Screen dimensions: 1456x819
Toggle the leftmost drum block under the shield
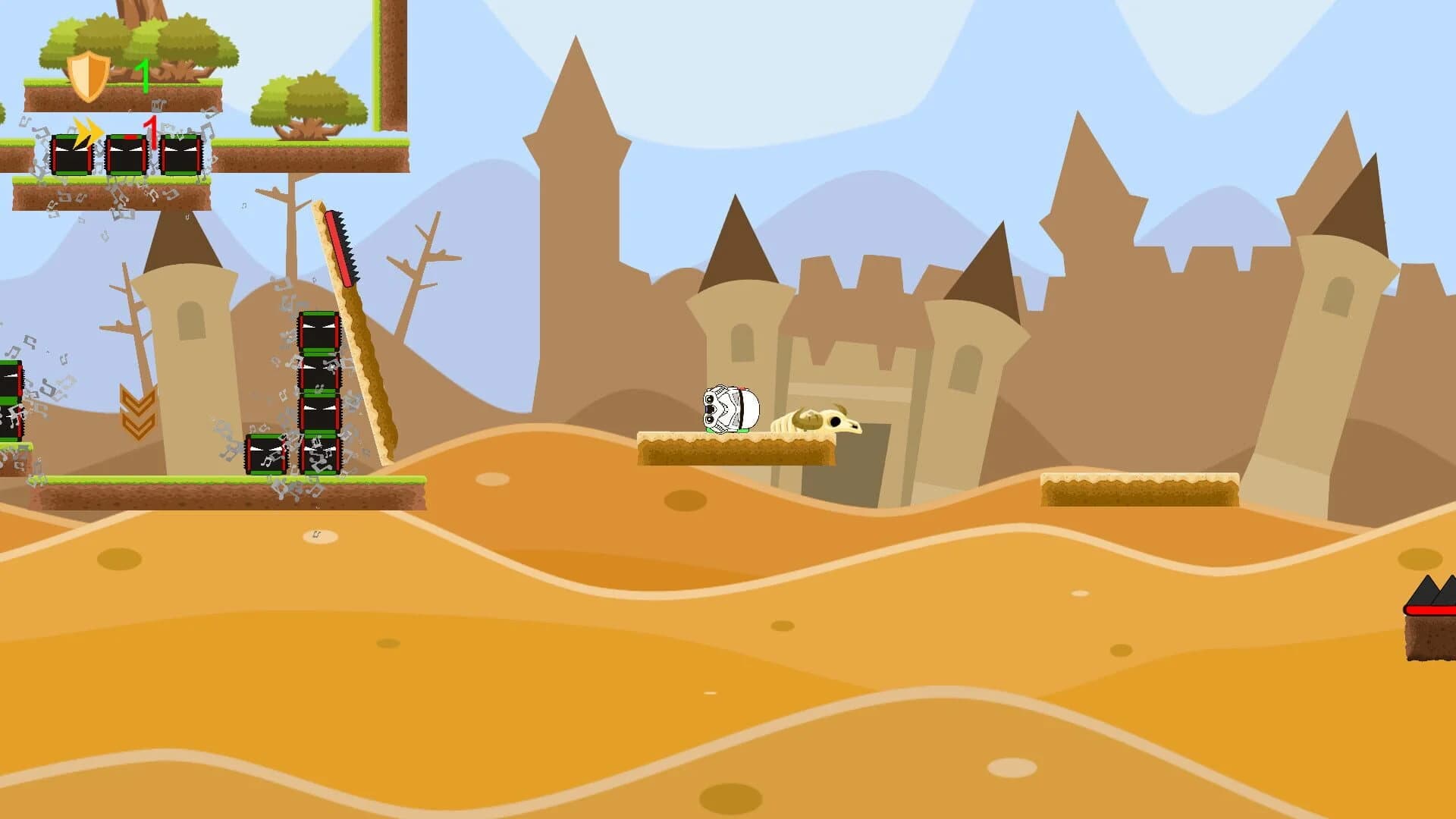tap(72, 155)
